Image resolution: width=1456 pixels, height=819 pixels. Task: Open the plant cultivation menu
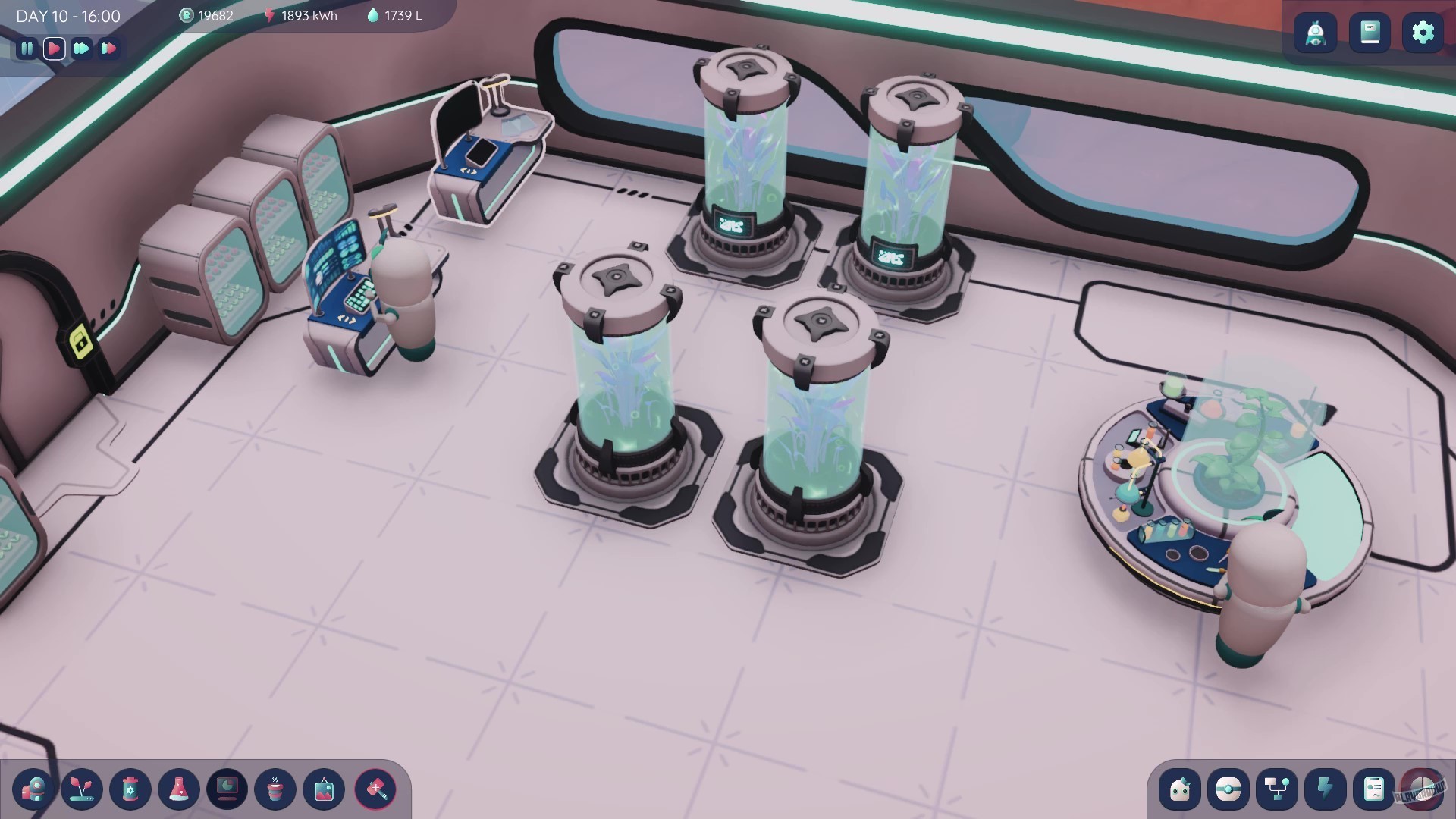click(81, 790)
